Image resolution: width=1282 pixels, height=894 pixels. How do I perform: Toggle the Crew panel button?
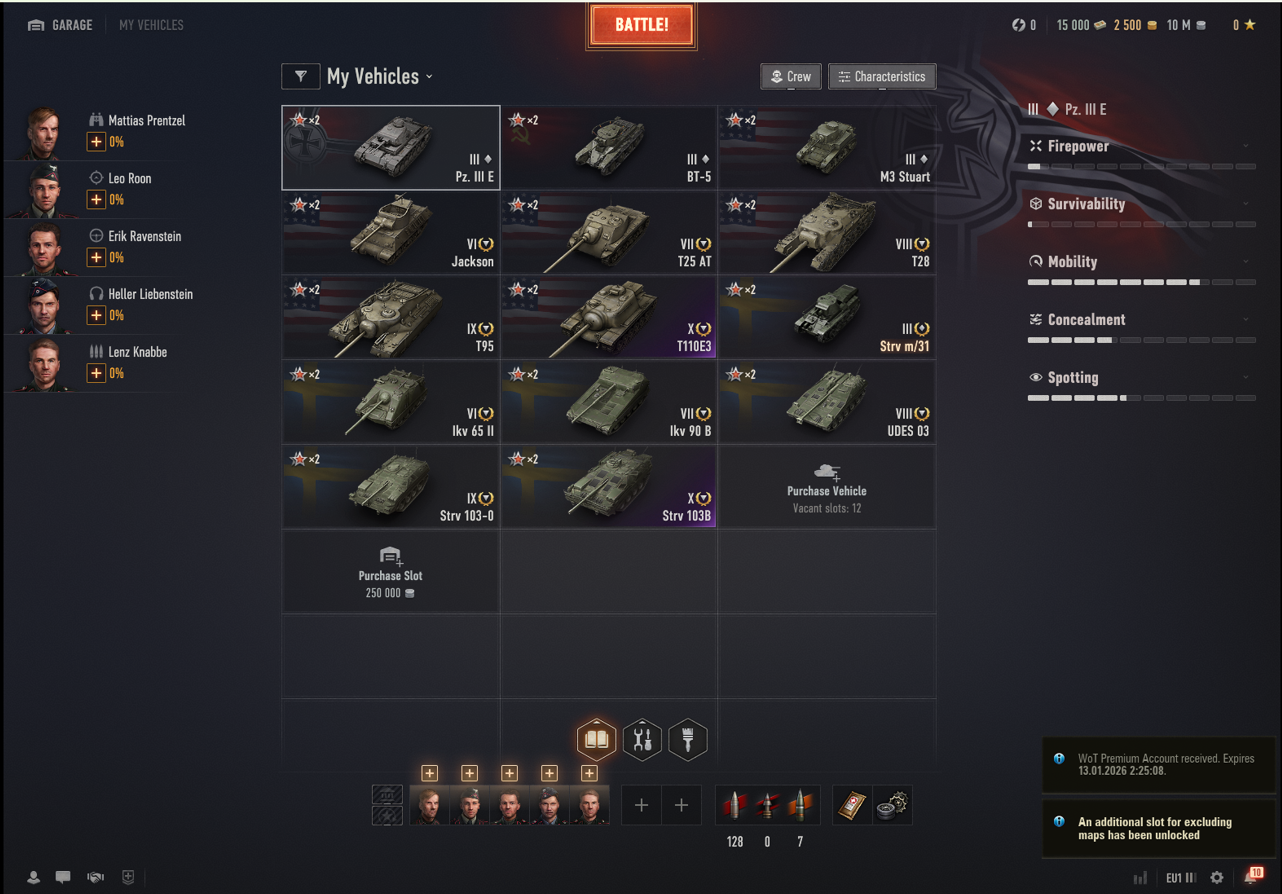coord(791,77)
